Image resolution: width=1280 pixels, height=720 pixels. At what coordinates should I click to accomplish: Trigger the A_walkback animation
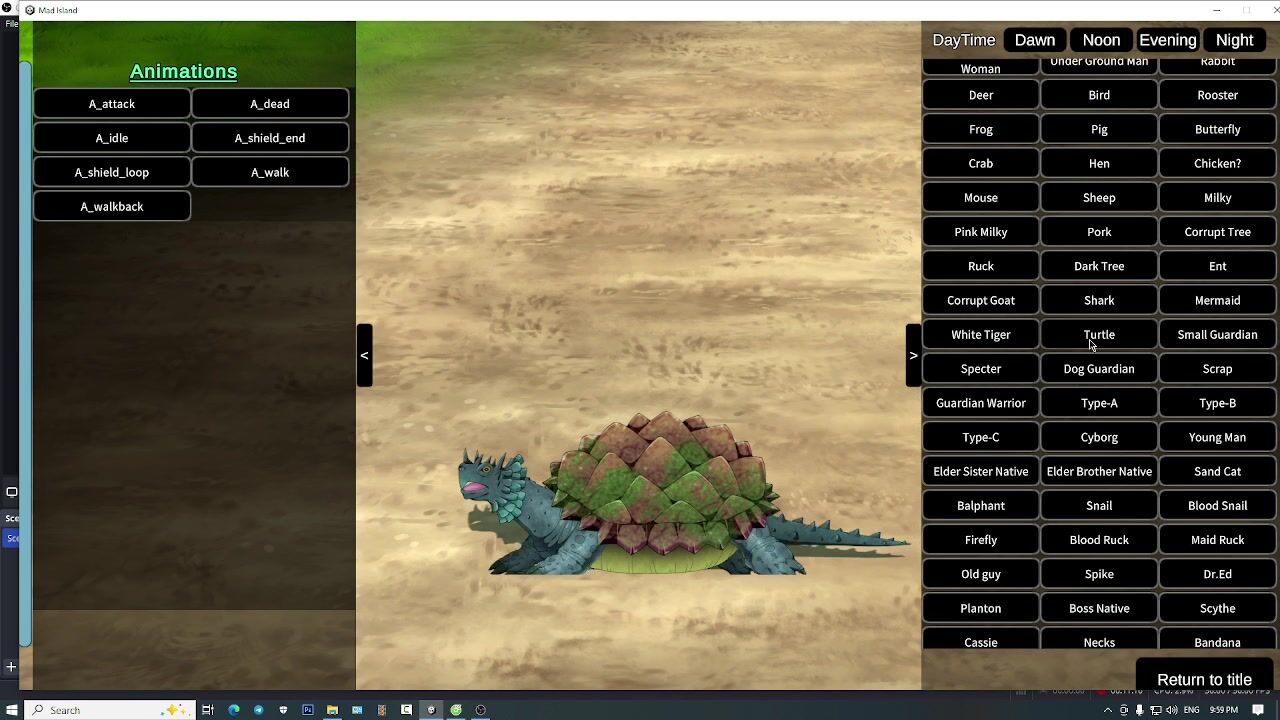[x=111, y=206]
